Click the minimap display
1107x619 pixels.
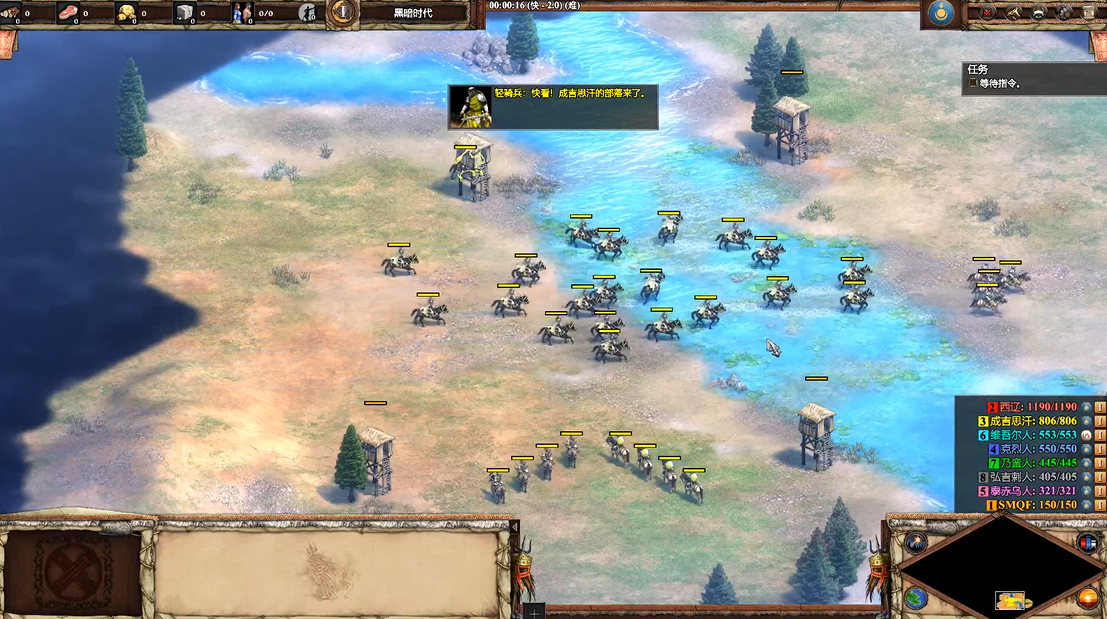pos(998,570)
